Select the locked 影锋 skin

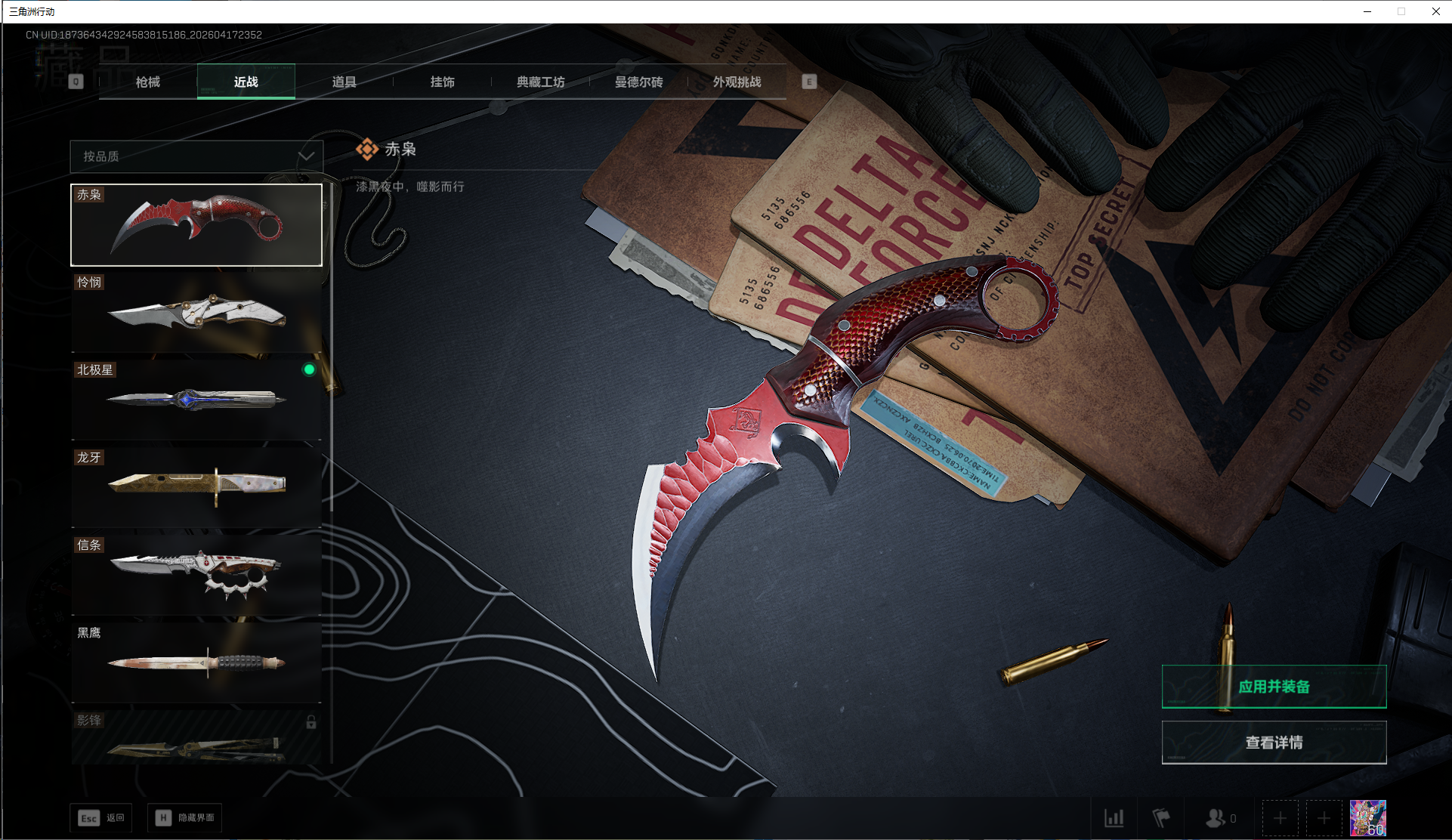click(x=196, y=739)
